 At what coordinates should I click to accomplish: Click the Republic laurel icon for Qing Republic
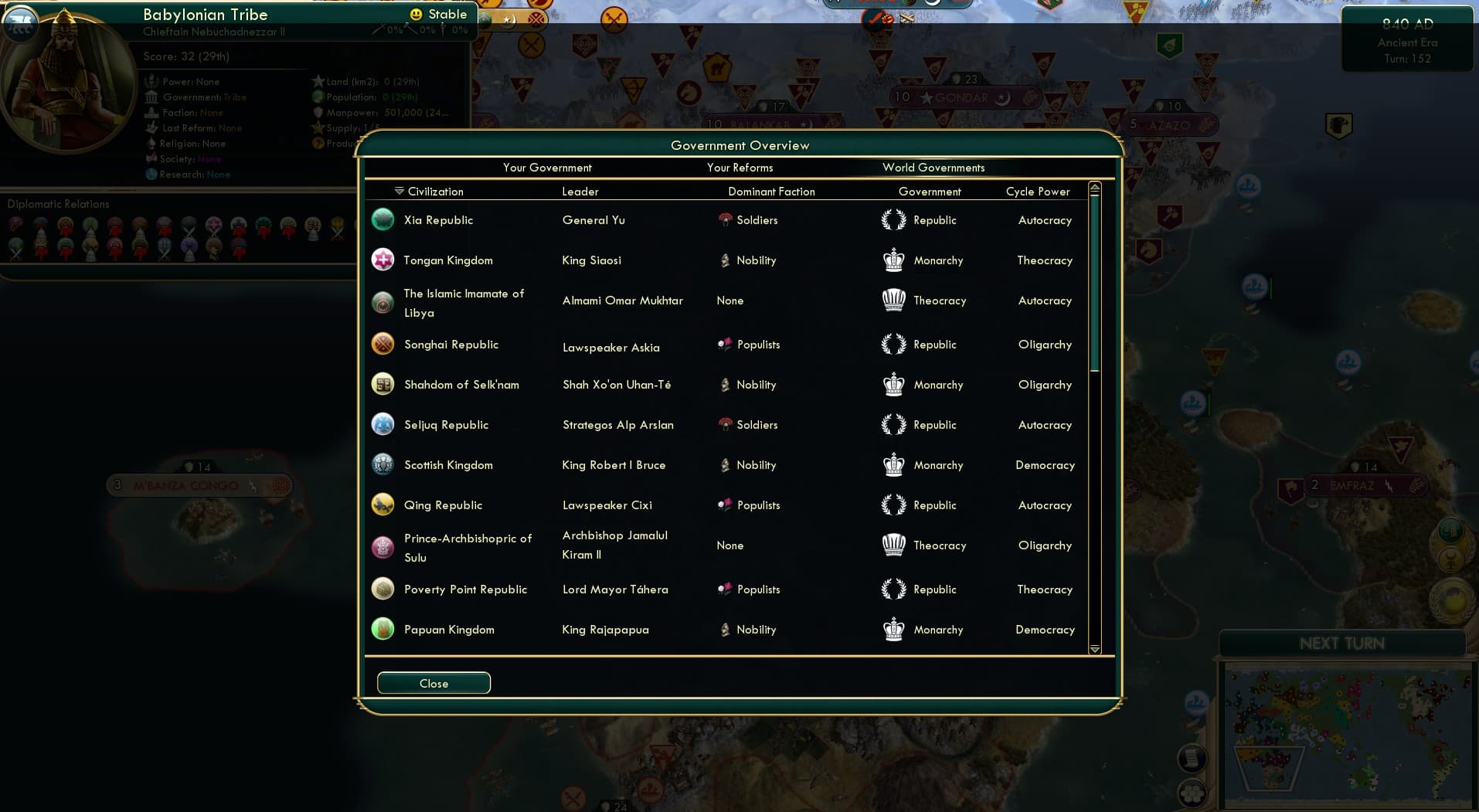894,504
